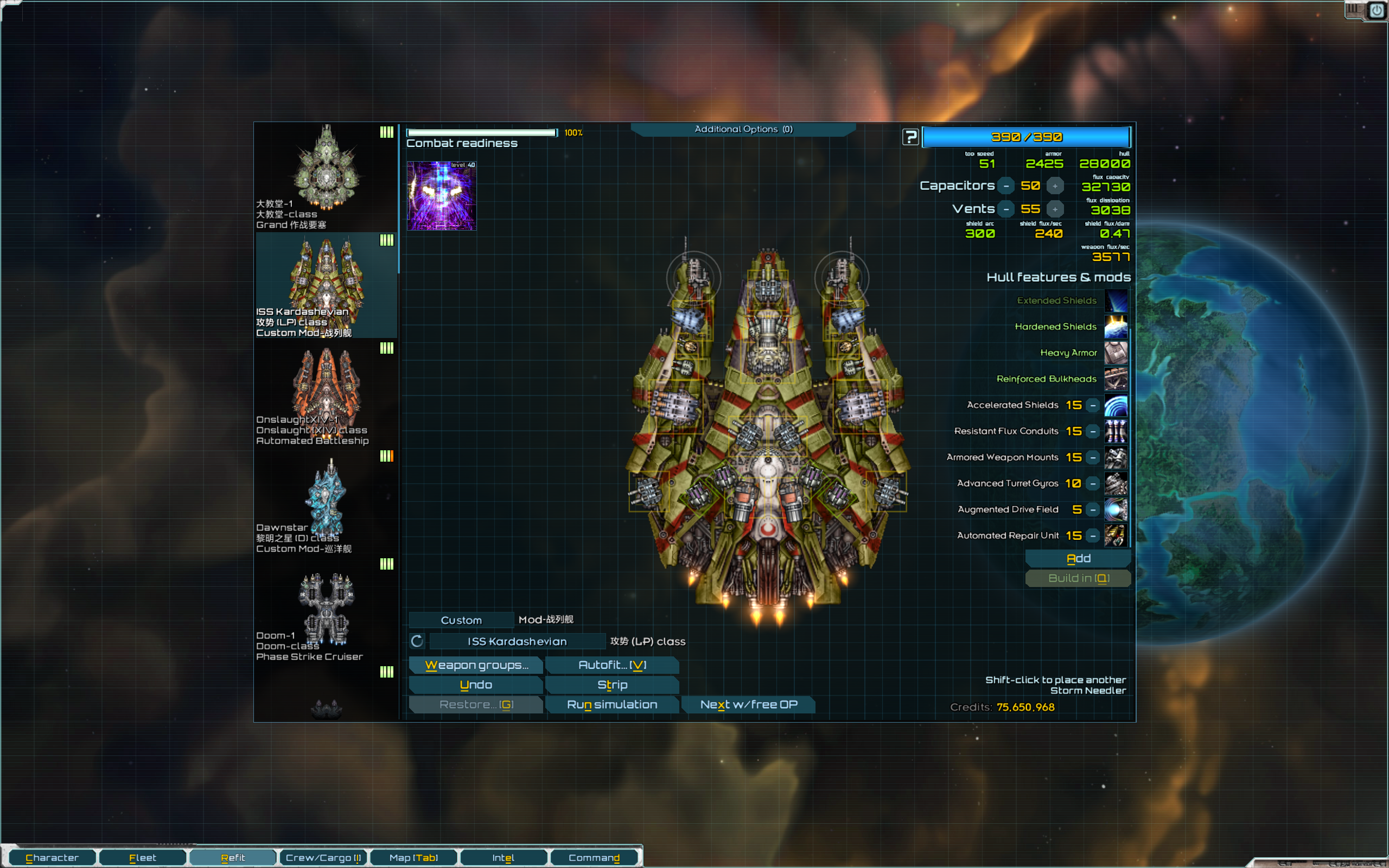Image resolution: width=1389 pixels, height=868 pixels.
Task: Run simulation for this loadout
Action: pos(612,704)
